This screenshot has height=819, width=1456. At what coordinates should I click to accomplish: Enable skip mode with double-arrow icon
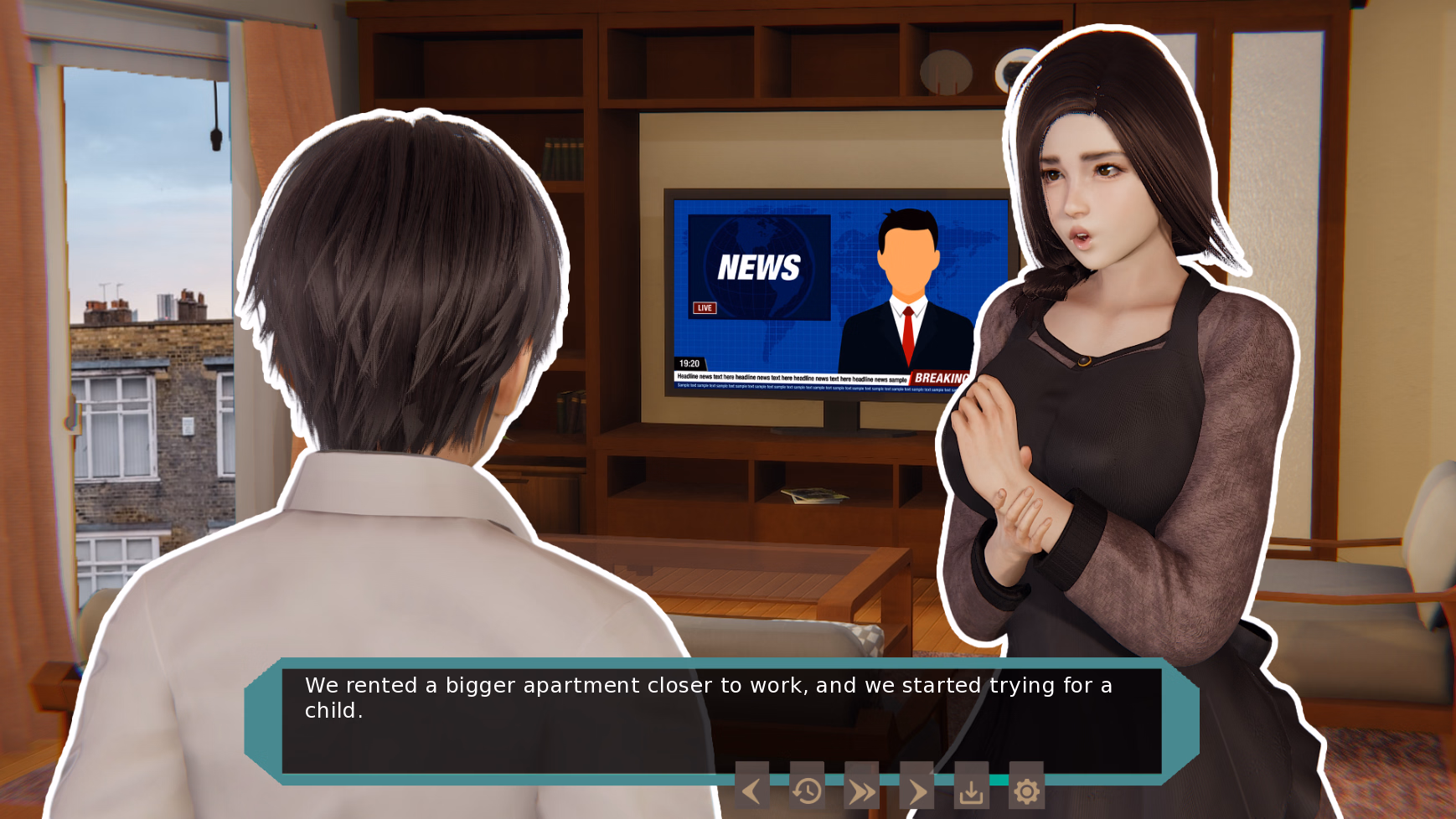click(862, 791)
